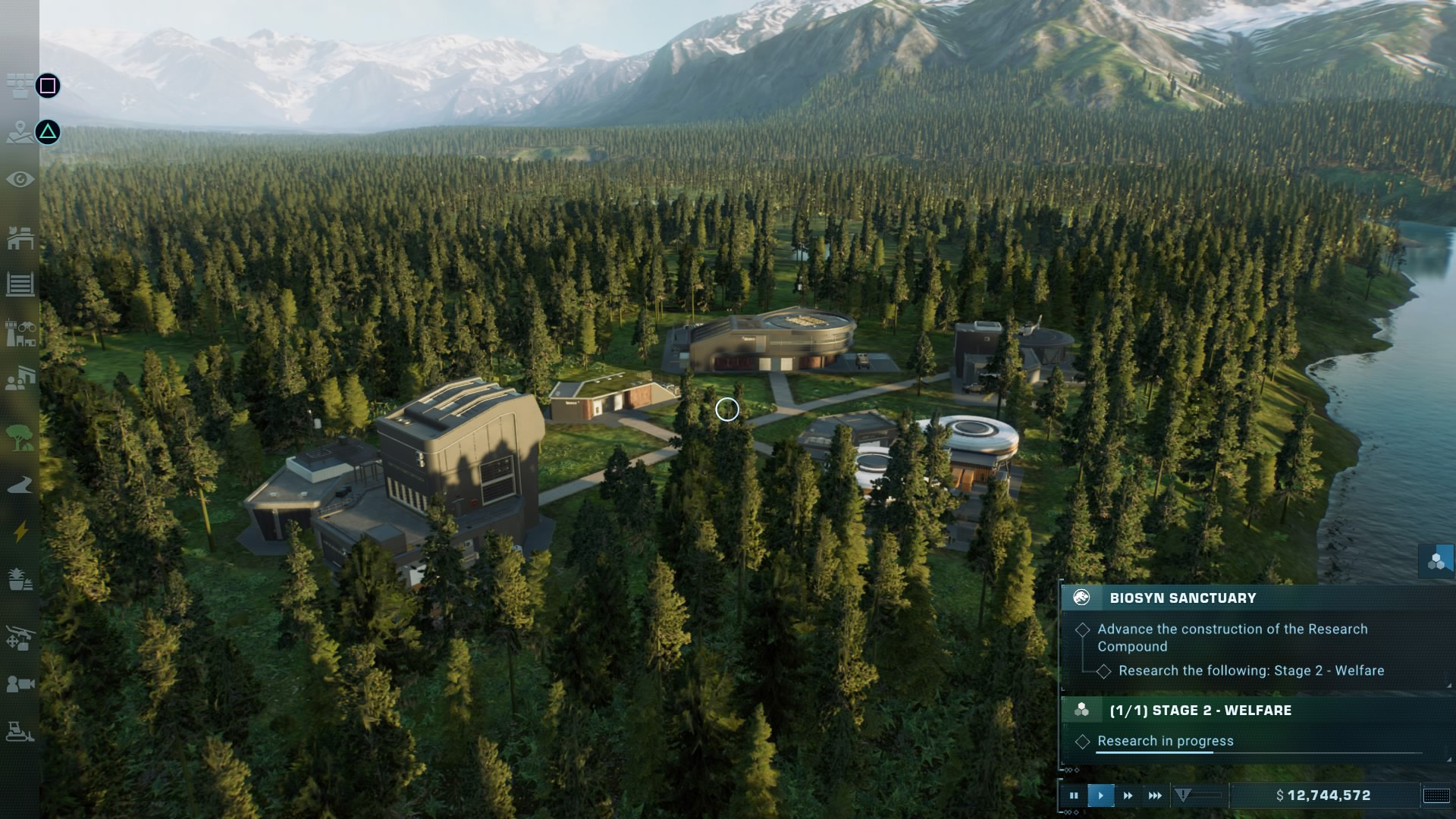Open the map pin icon
Screen dimensions: 1456x819
click(20, 133)
